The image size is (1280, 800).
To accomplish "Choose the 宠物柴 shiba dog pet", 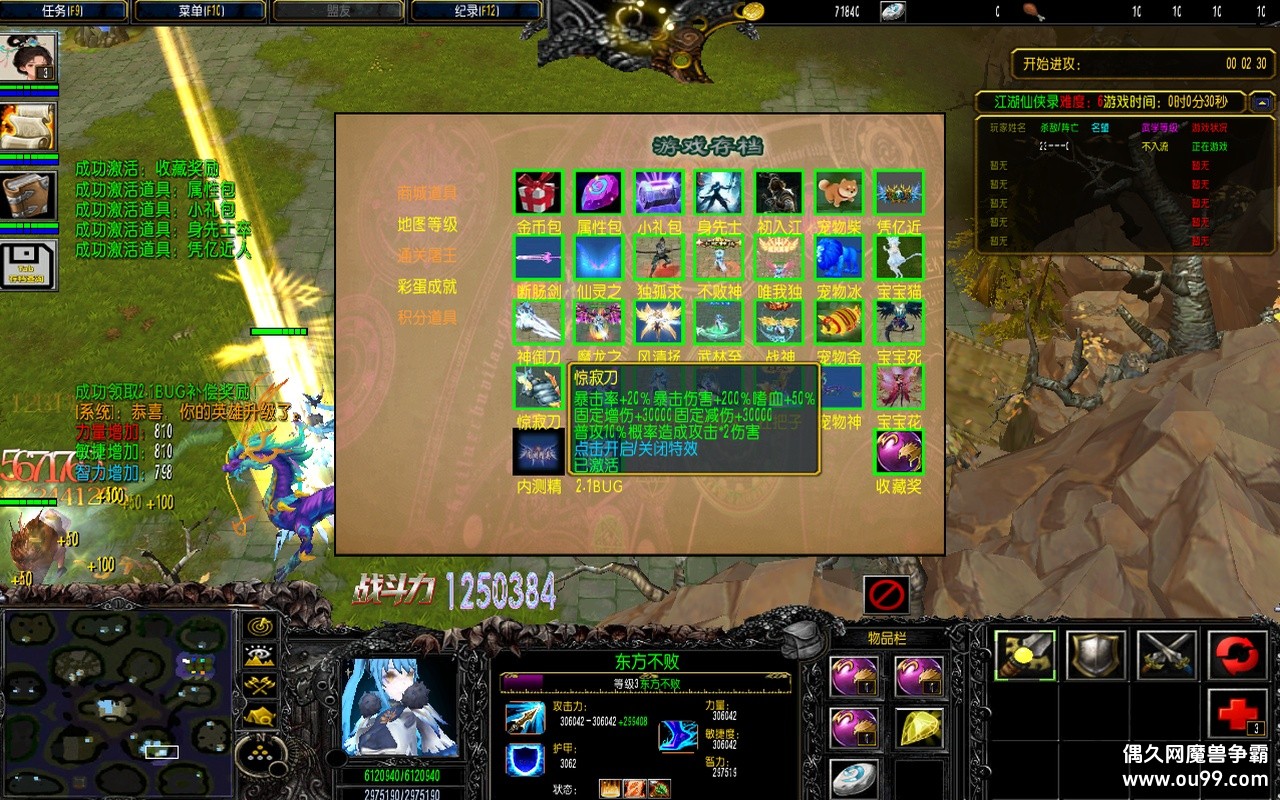I will tap(838, 193).
